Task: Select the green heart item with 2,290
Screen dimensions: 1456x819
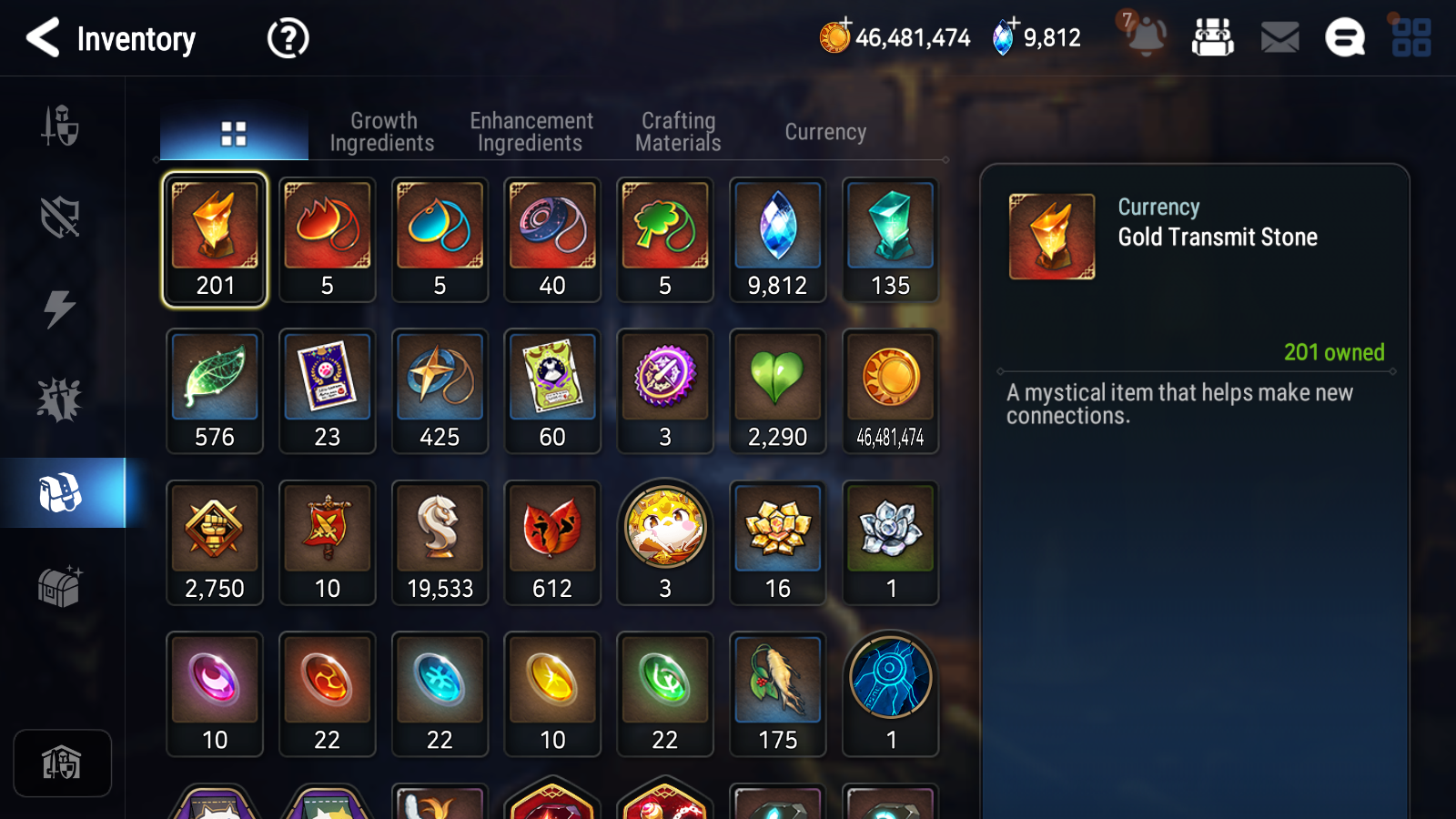Action: coord(777,390)
